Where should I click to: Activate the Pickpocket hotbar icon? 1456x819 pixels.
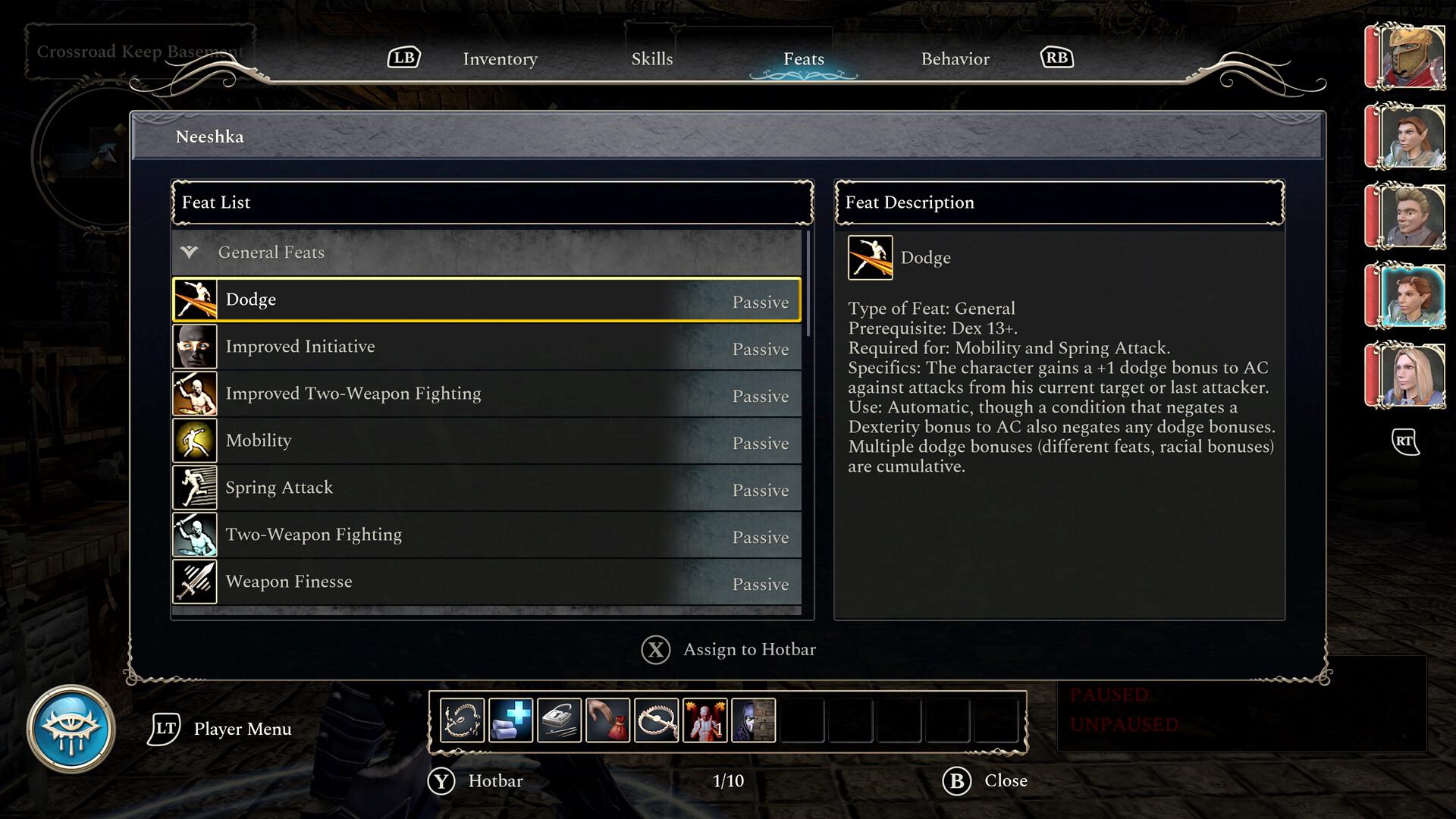(608, 720)
